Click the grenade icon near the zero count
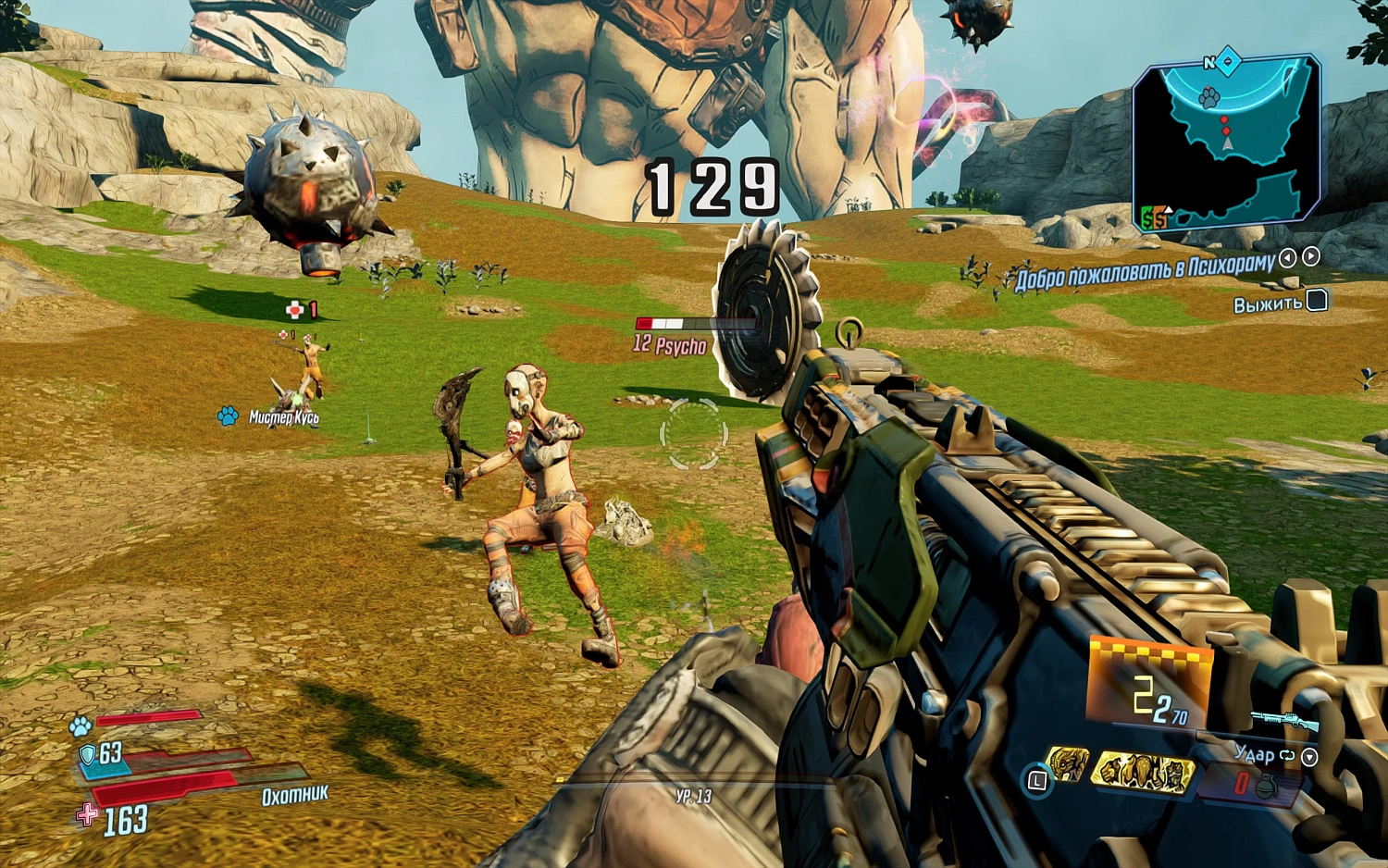Screen dimensions: 1388x868 click(x=1269, y=784)
